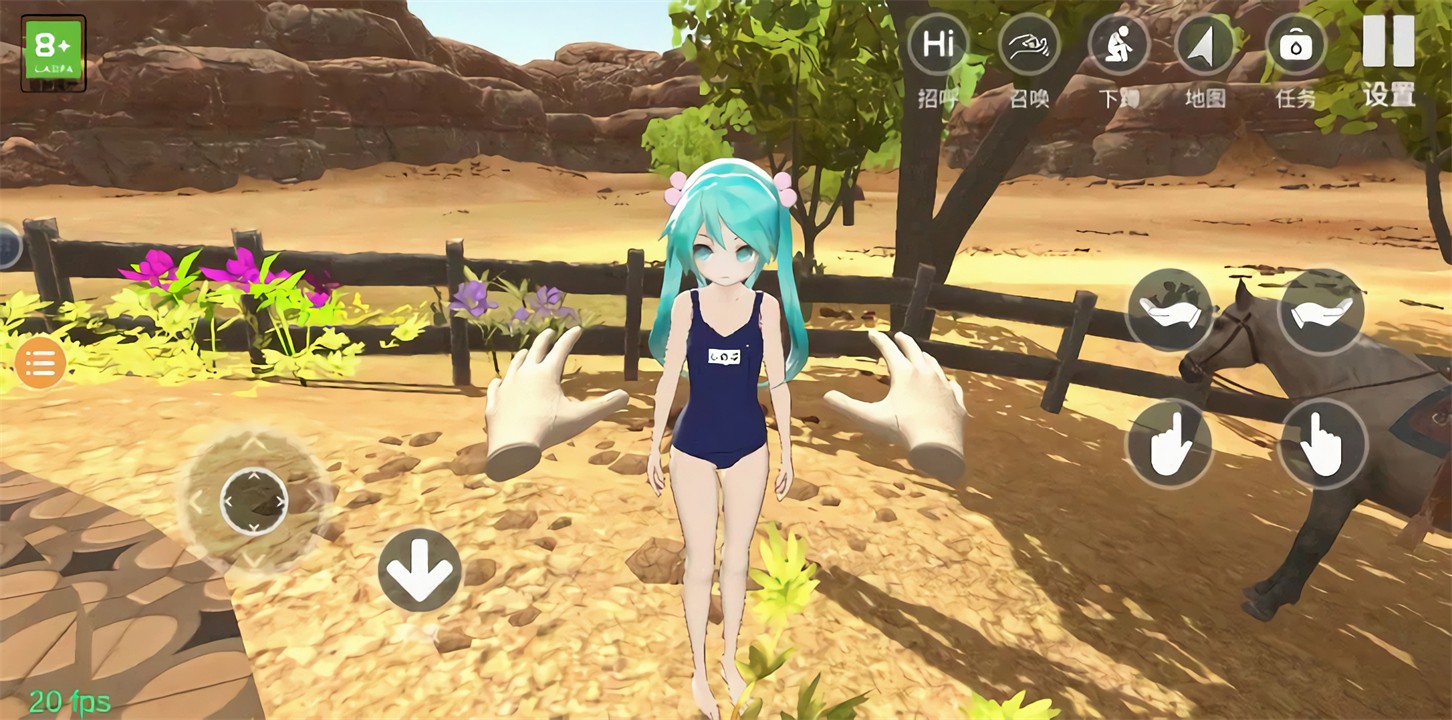Tap the right pointing-finger button

1321,444
